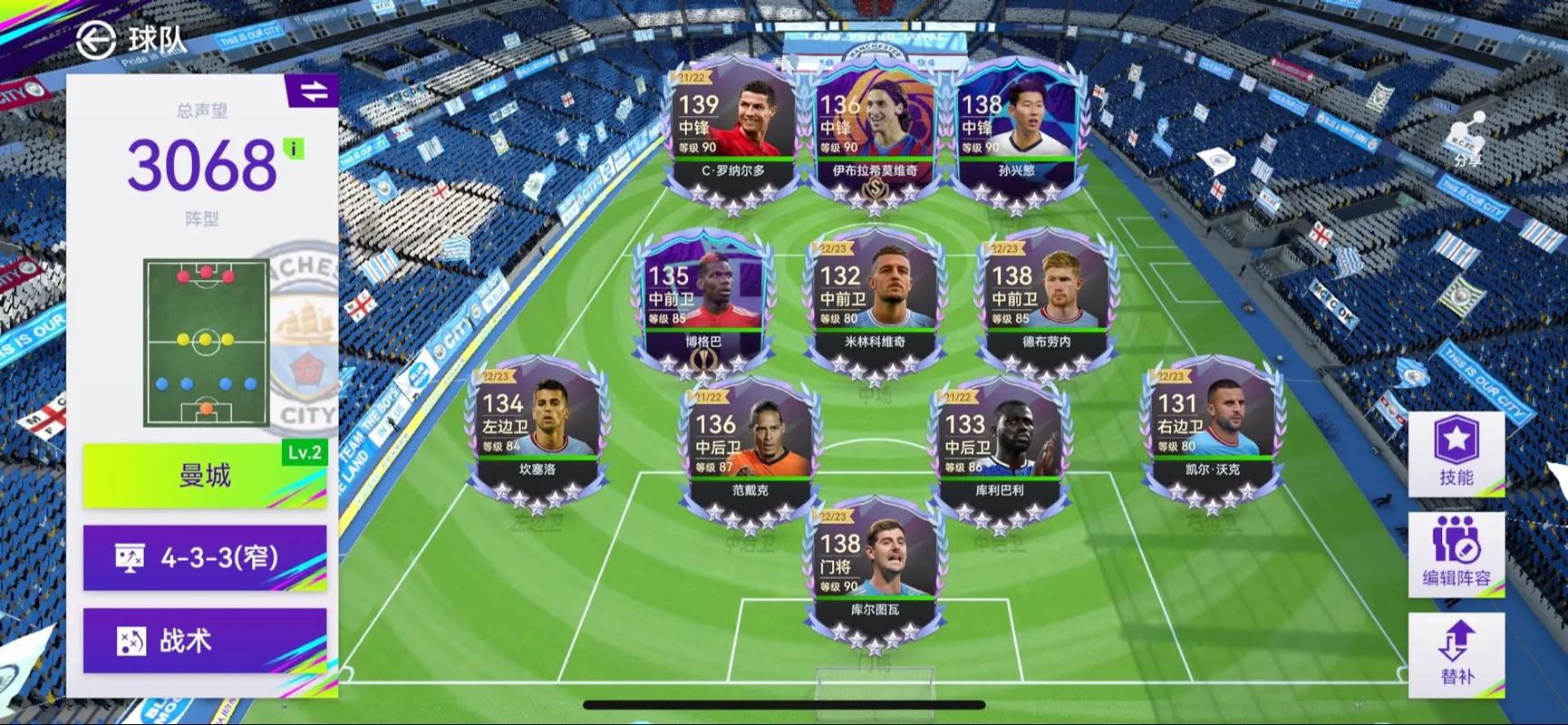The image size is (1568, 725).
Task: Open the 曼城 team chemistry button
Action: point(205,475)
